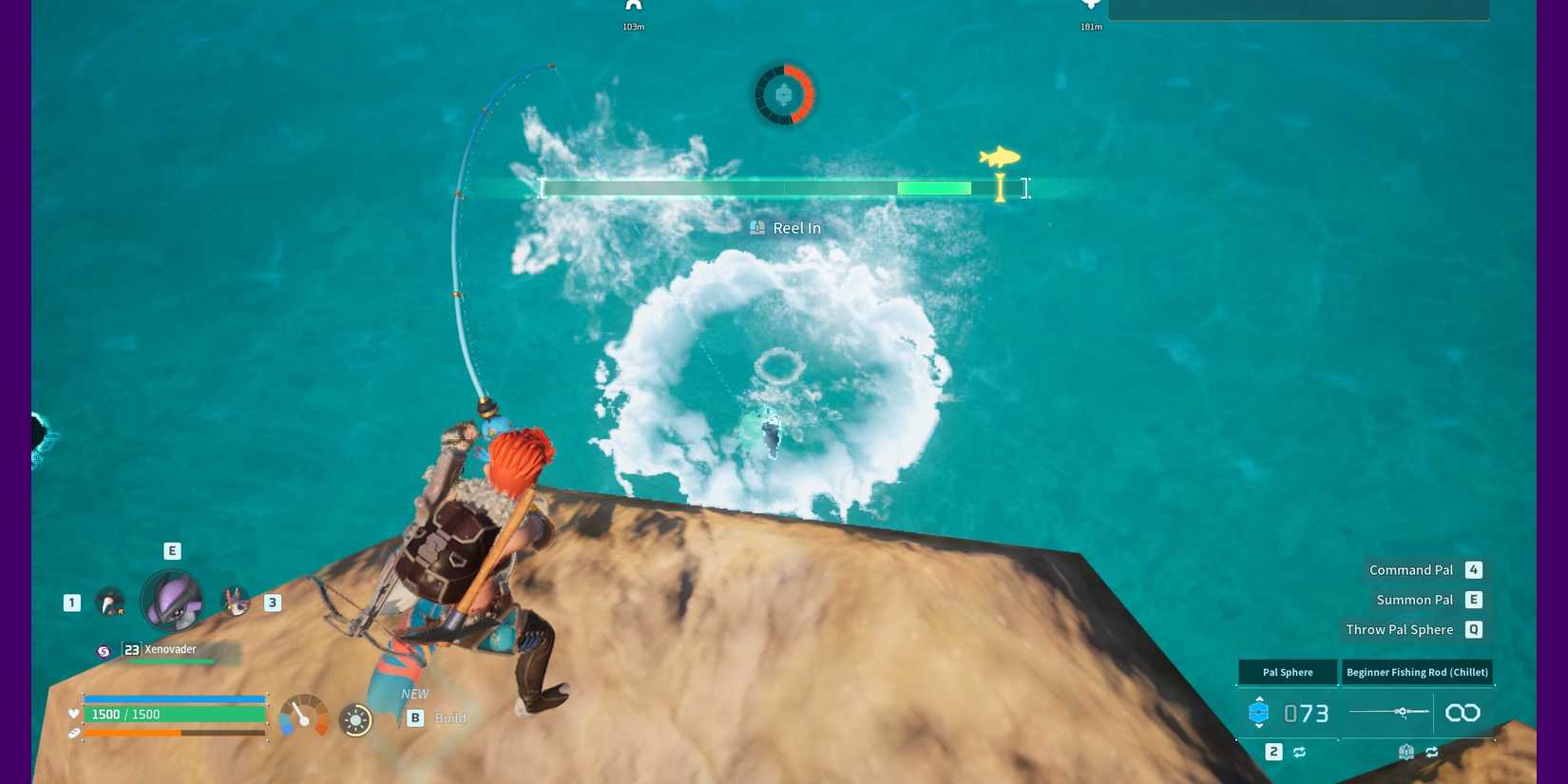
Task: Click the weather dial icon near the stamina gauge
Action: [x=356, y=720]
